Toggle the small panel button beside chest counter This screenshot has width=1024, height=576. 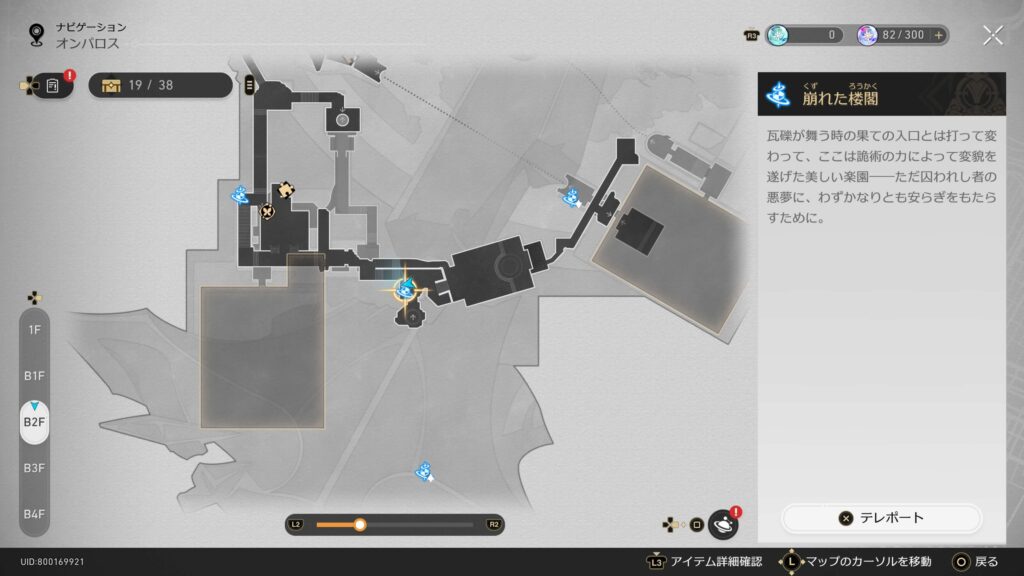(249, 85)
